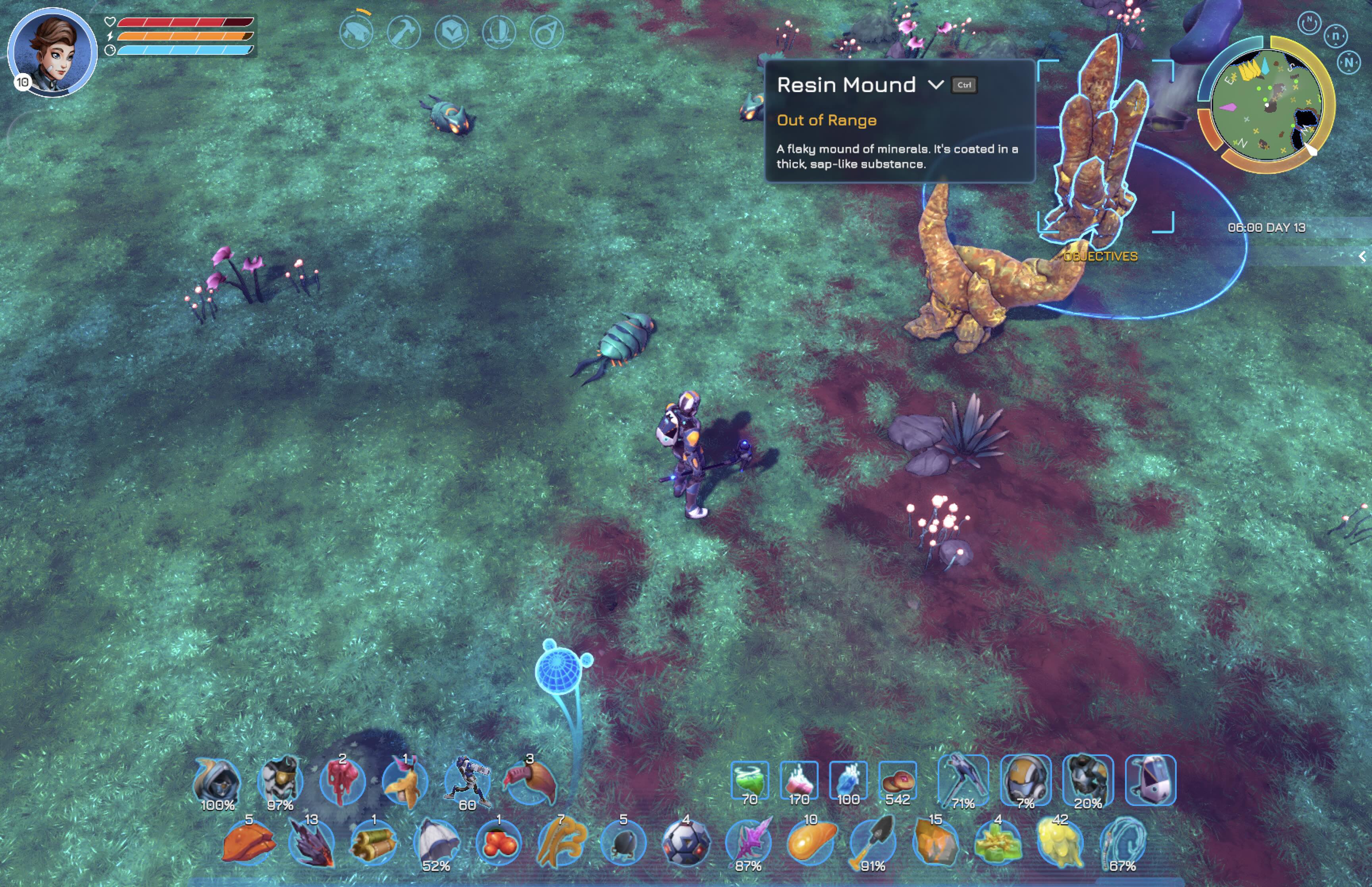Click the small 'n' minimap zoom button
The height and width of the screenshot is (887, 1372).
pos(1335,36)
